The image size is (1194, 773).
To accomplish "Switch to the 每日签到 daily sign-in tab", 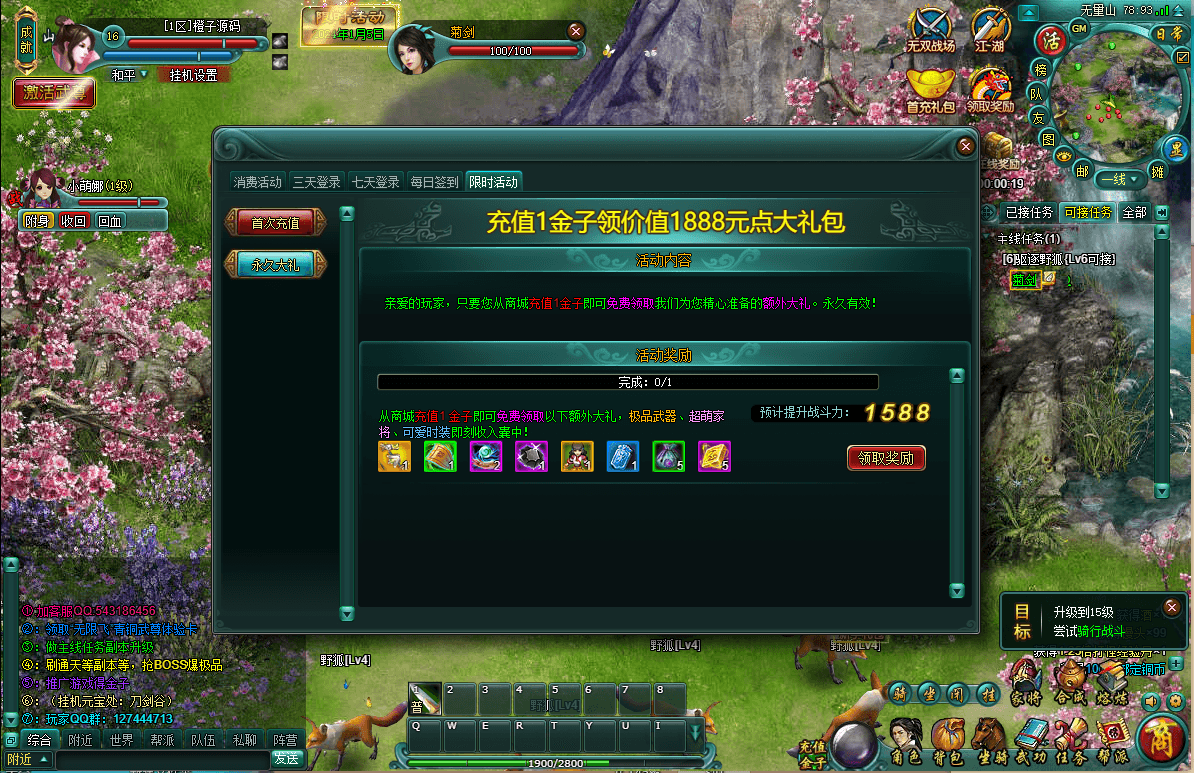I will pos(434,182).
